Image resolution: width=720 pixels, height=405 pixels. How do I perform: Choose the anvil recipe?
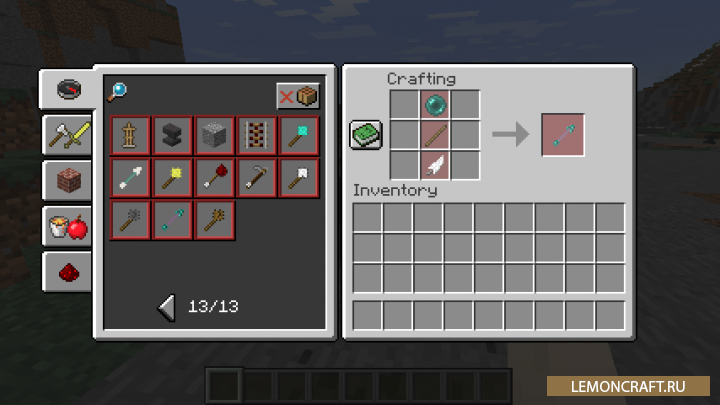(x=172, y=135)
